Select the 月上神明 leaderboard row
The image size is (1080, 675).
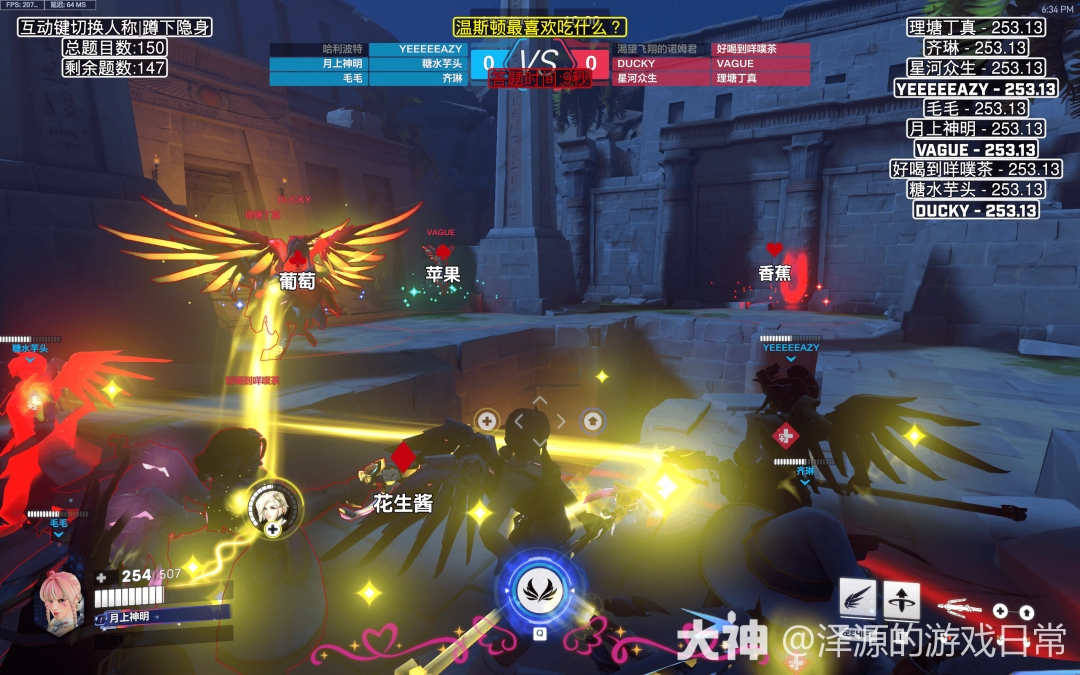click(x=975, y=129)
